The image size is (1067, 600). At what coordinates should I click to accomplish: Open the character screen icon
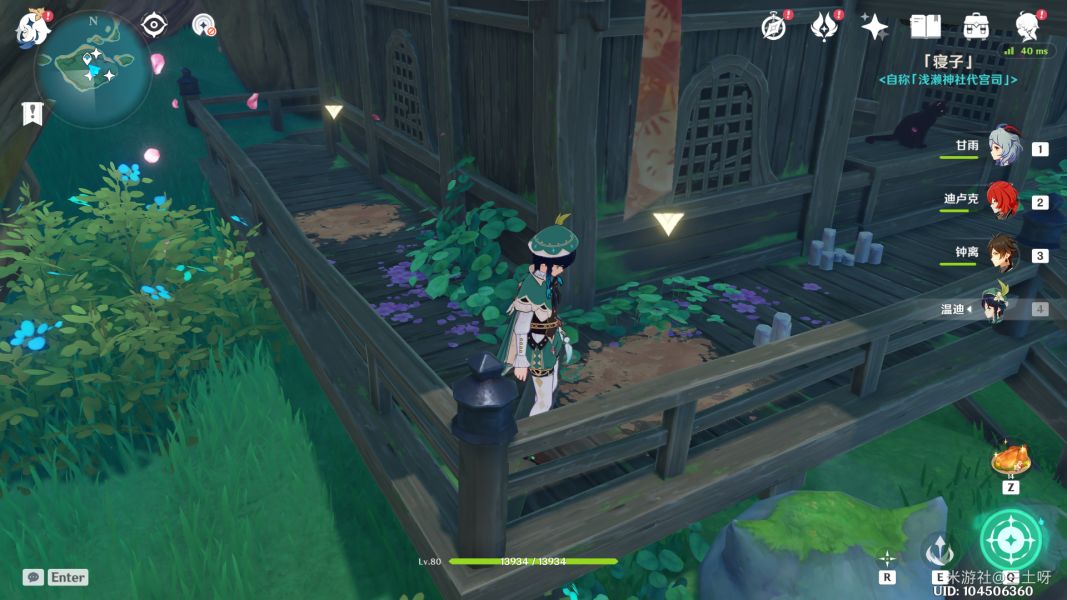(x=1026, y=26)
